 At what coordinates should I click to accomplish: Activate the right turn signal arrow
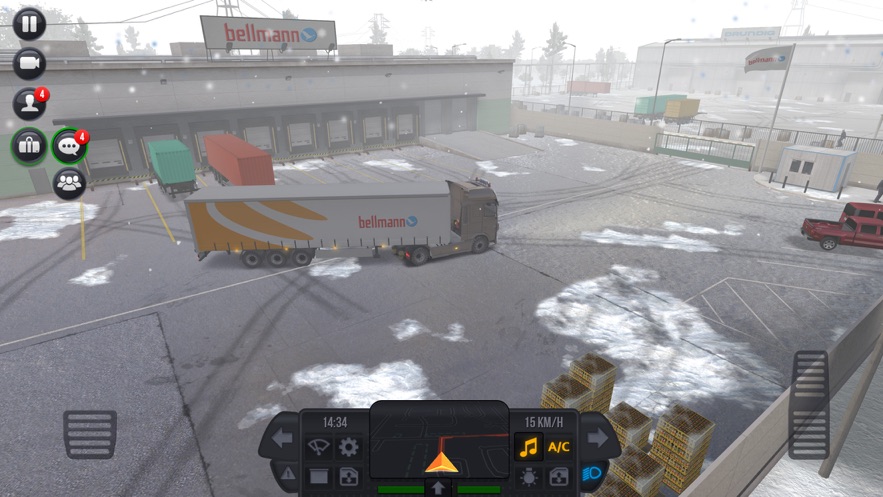click(597, 437)
